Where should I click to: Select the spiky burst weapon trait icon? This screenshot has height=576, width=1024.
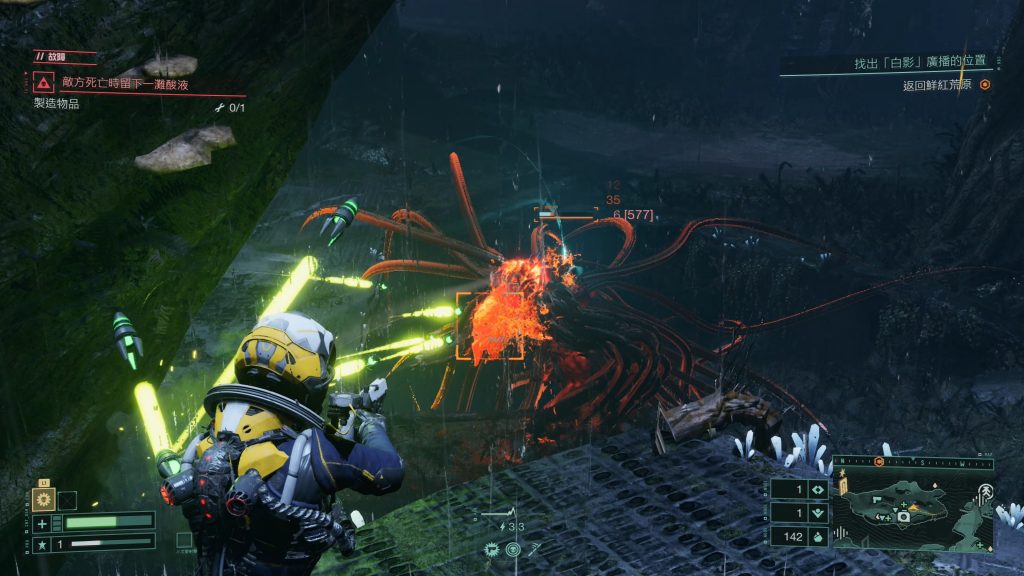pyautogui.click(x=492, y=548)
